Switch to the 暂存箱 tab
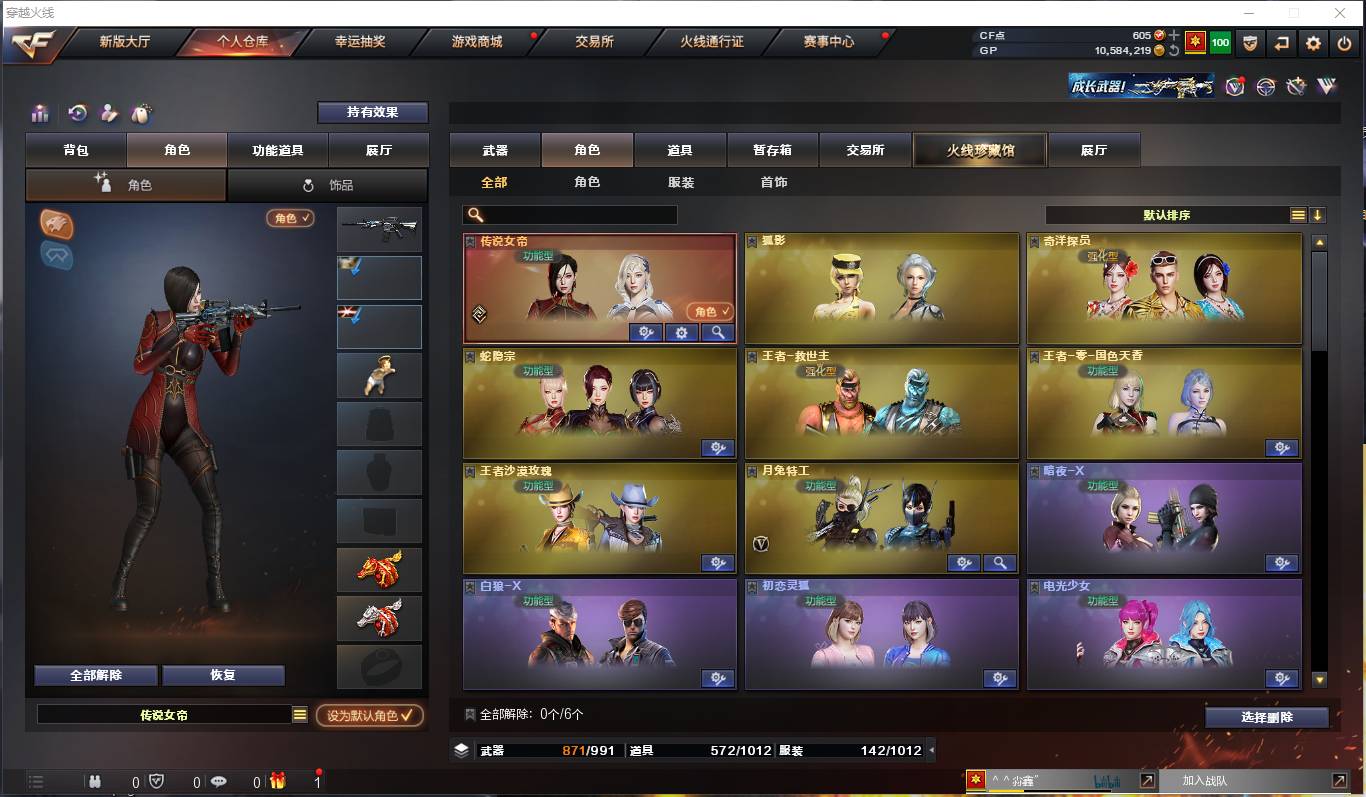1366x797 pixels. tap(772, 148)
